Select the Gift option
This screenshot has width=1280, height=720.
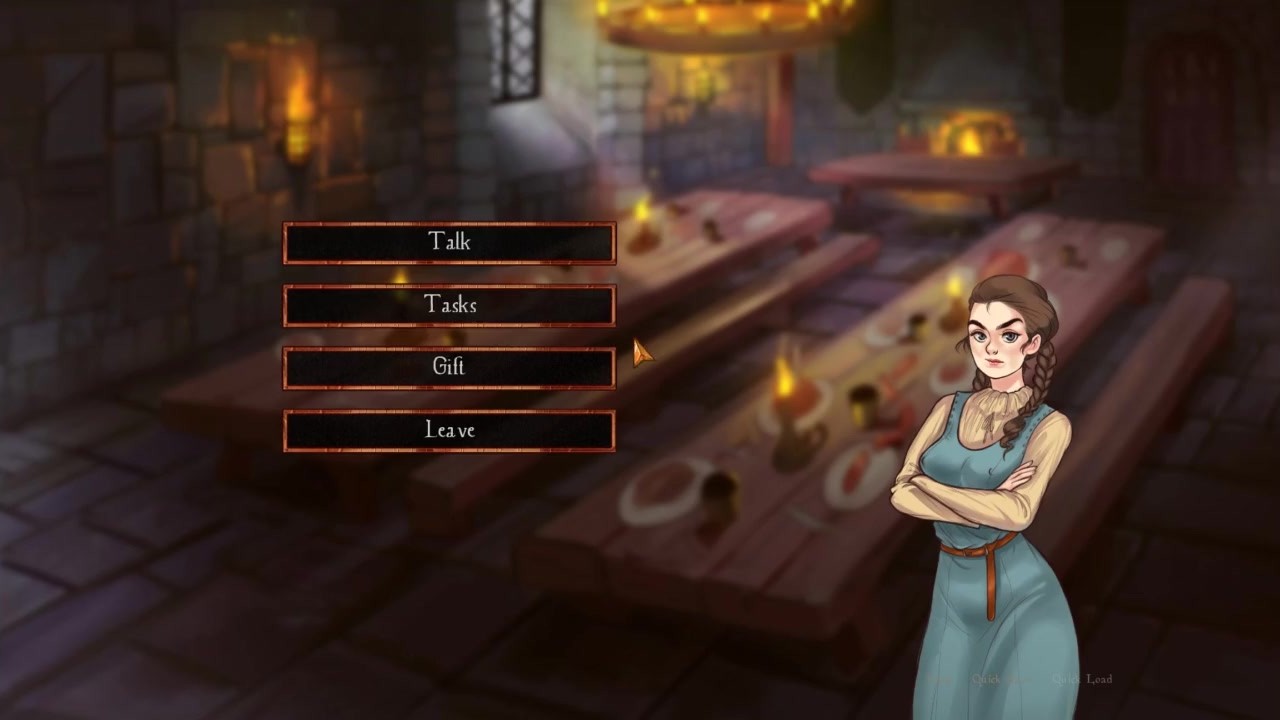pos(449,368)
